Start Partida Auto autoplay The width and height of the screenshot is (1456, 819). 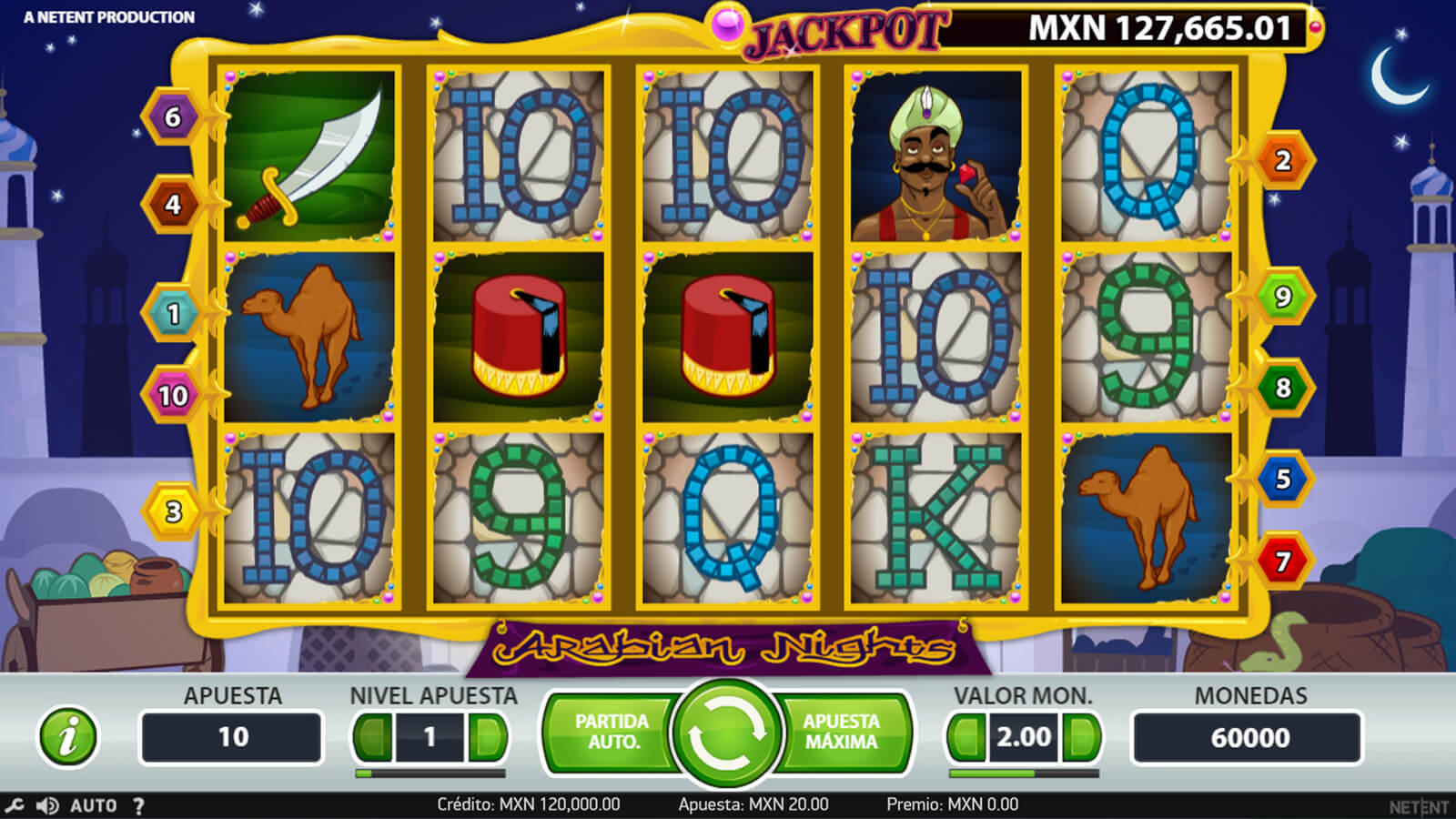(x=611, y=732)
